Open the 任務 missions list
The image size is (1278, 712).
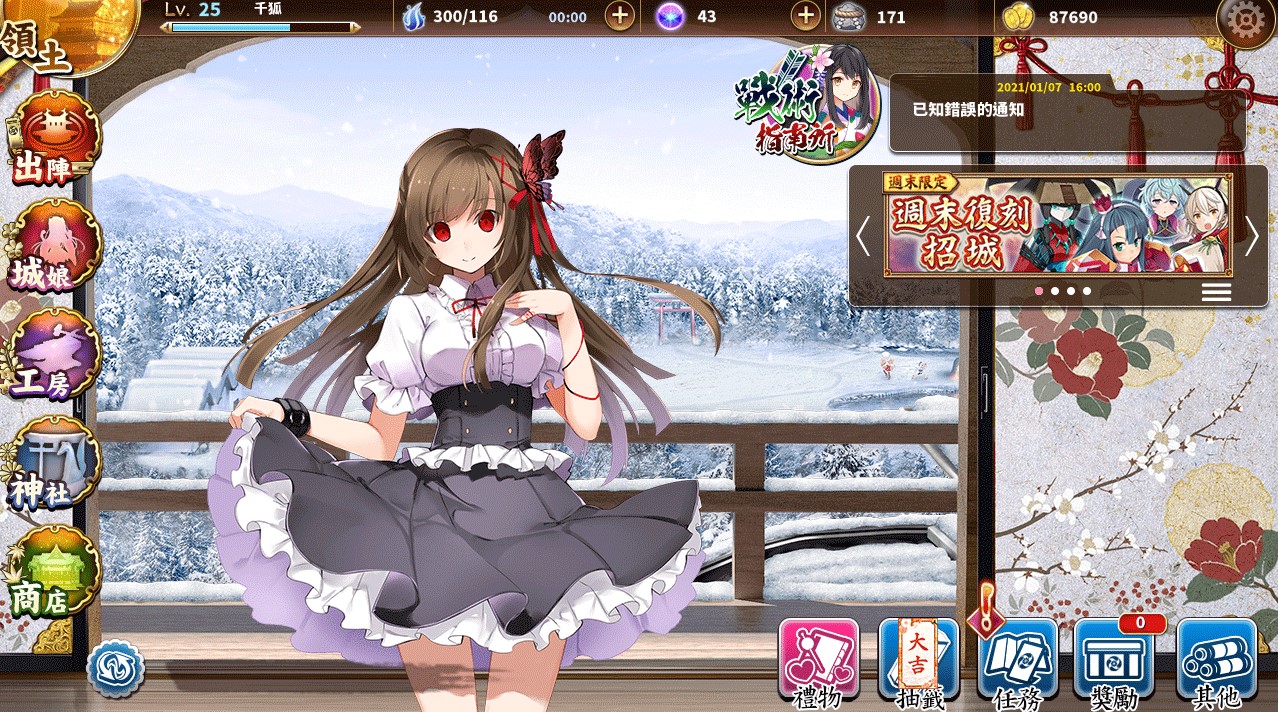1018,660
